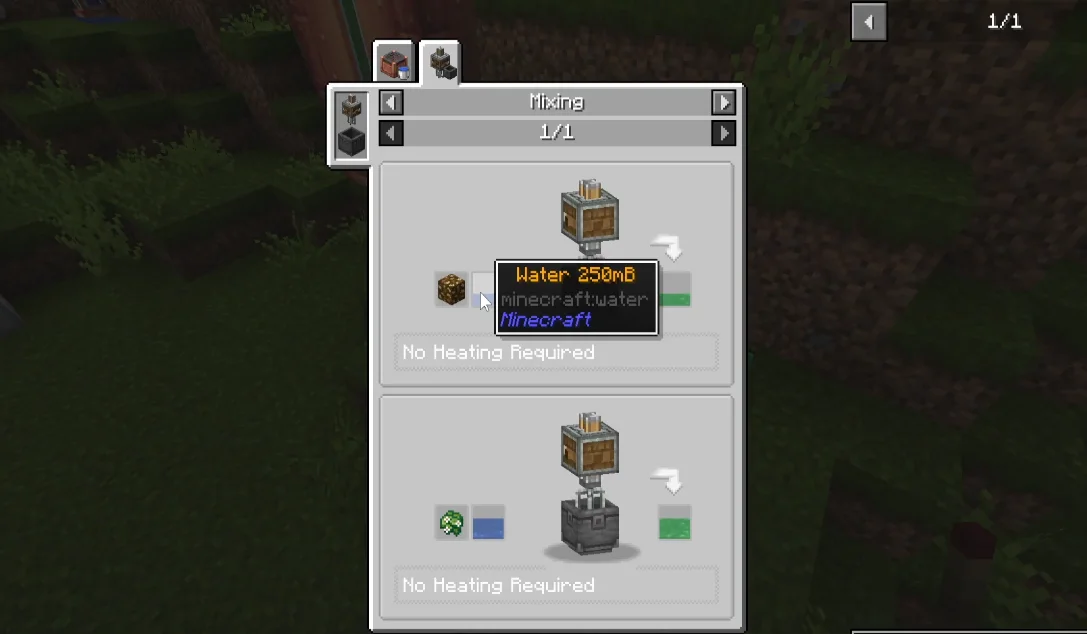The image size is (1087, 634).
Task: Go to the previous recipe category
Action: [391, 102]
